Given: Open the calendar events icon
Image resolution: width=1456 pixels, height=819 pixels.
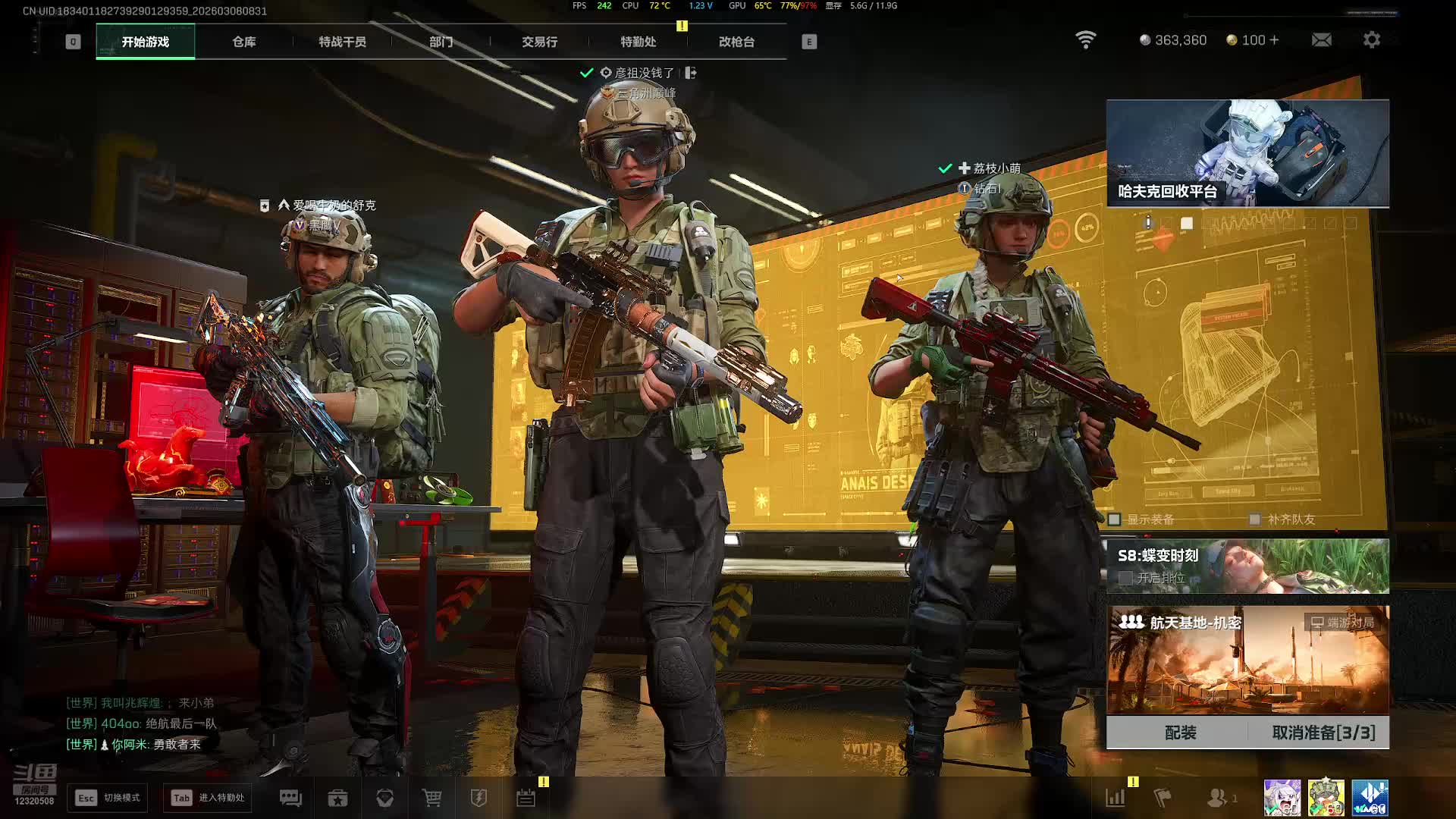Looking at the screenshot, I should click(x=526, y=798).
